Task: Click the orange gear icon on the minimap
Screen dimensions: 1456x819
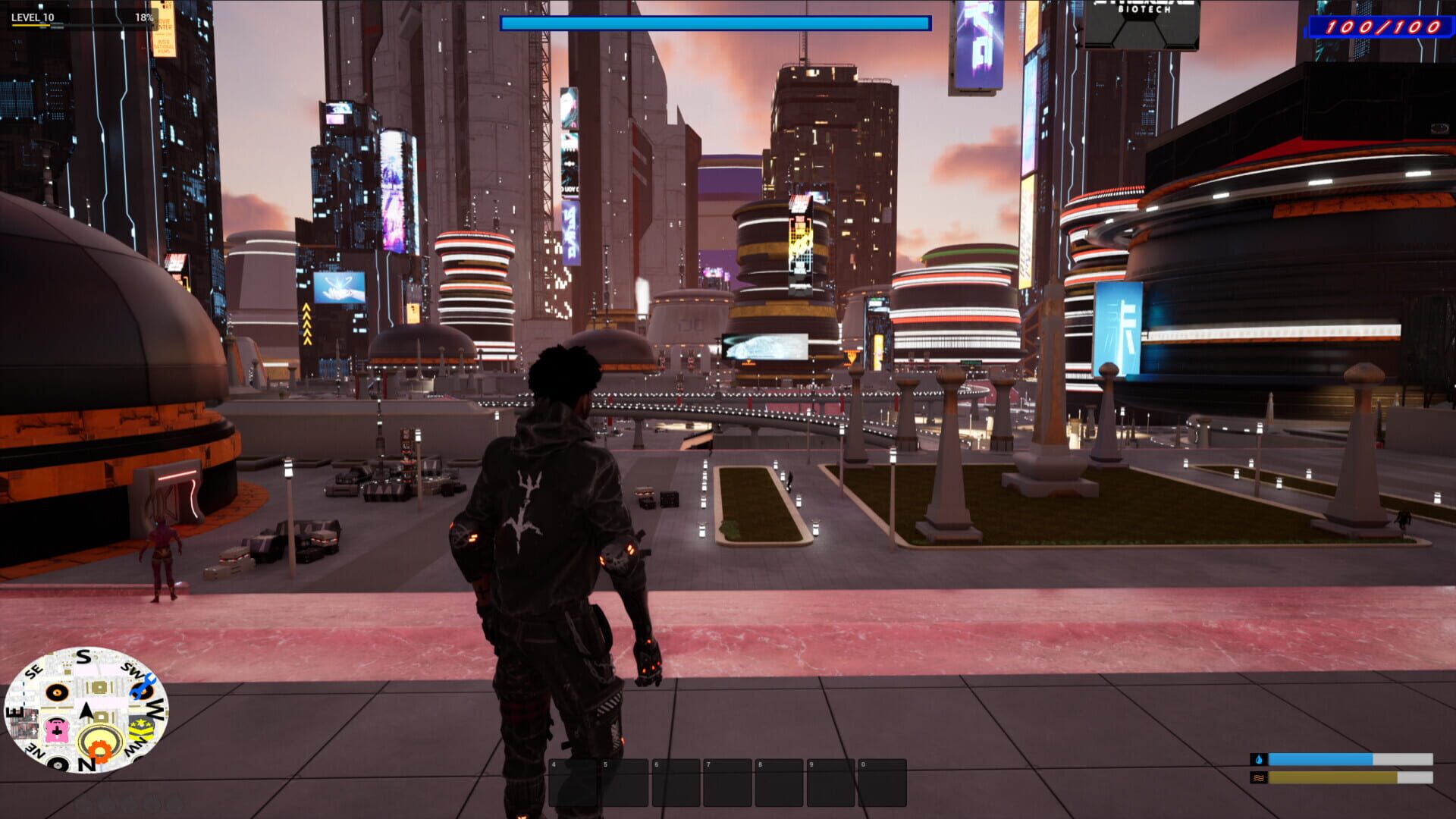Action: click(100, 749)
